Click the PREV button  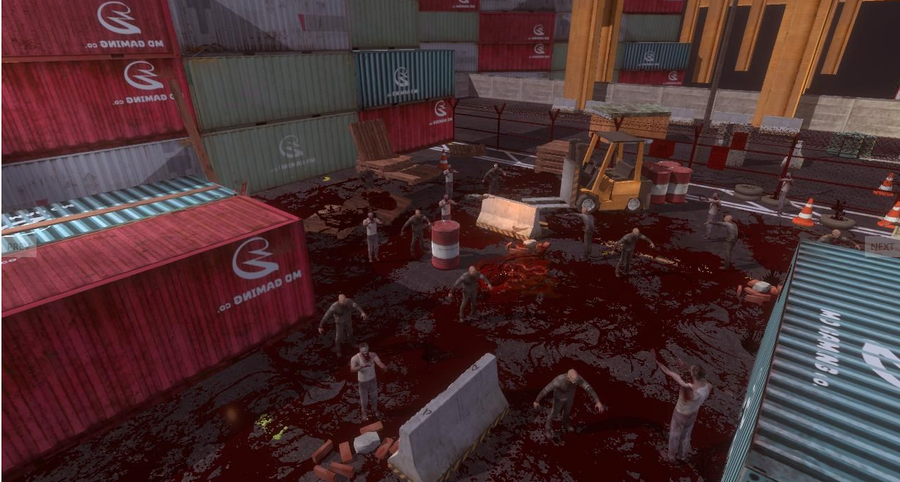coord(18,246)
